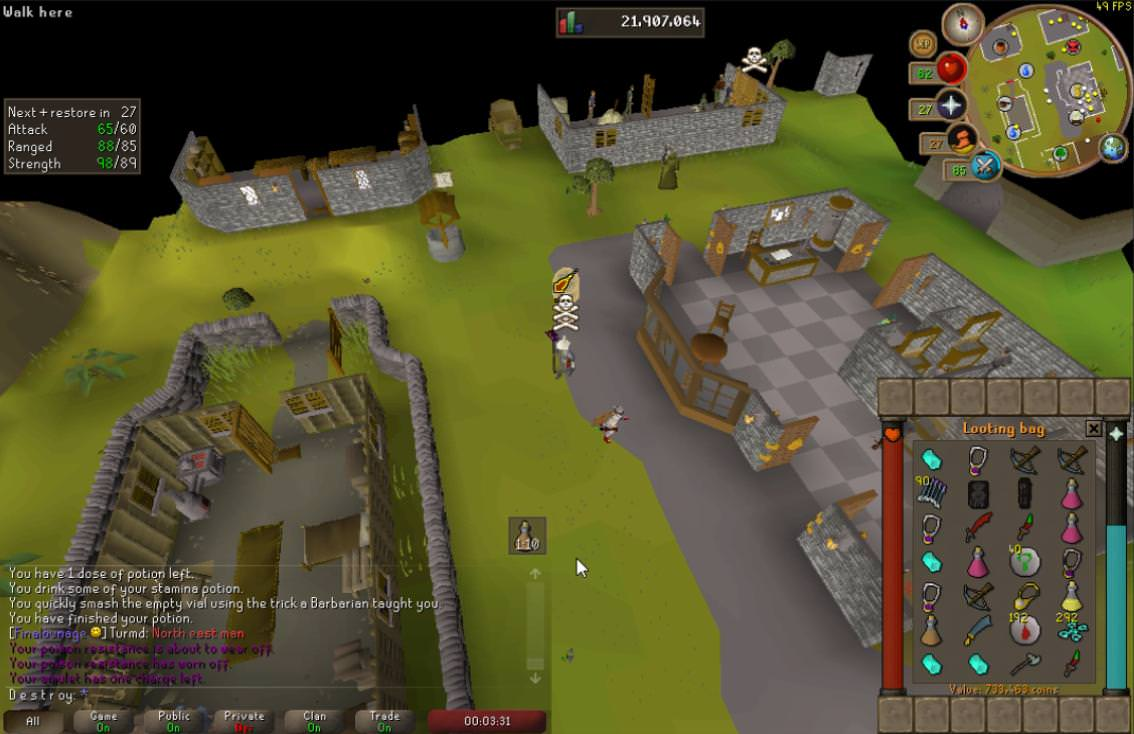Image resolution: width=1134 pixels, height=734 pixels.
Task: Select the Public chat tab
Action: 173,721
